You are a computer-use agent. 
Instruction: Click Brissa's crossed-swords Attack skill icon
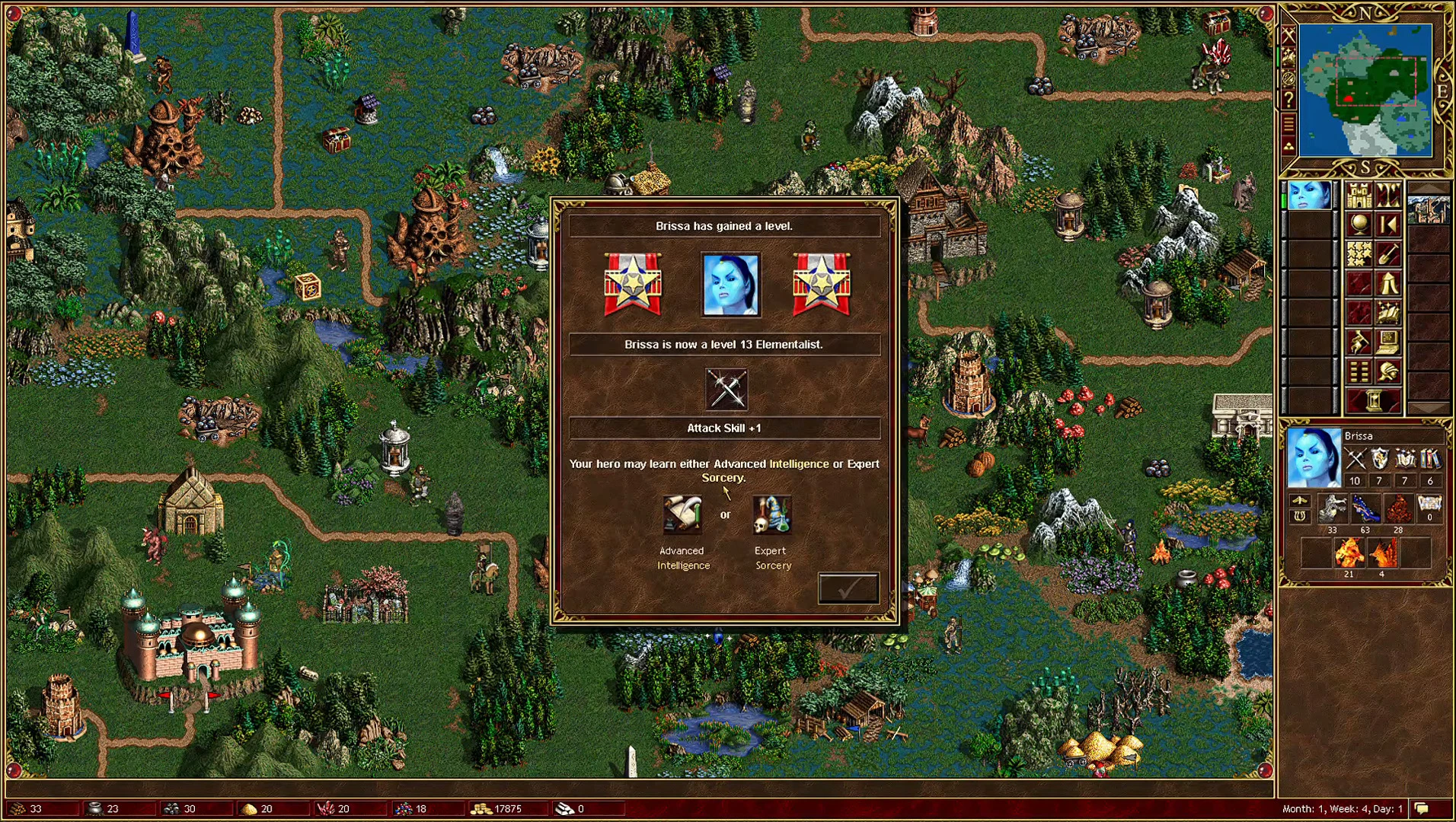(x=1355, y=458)
